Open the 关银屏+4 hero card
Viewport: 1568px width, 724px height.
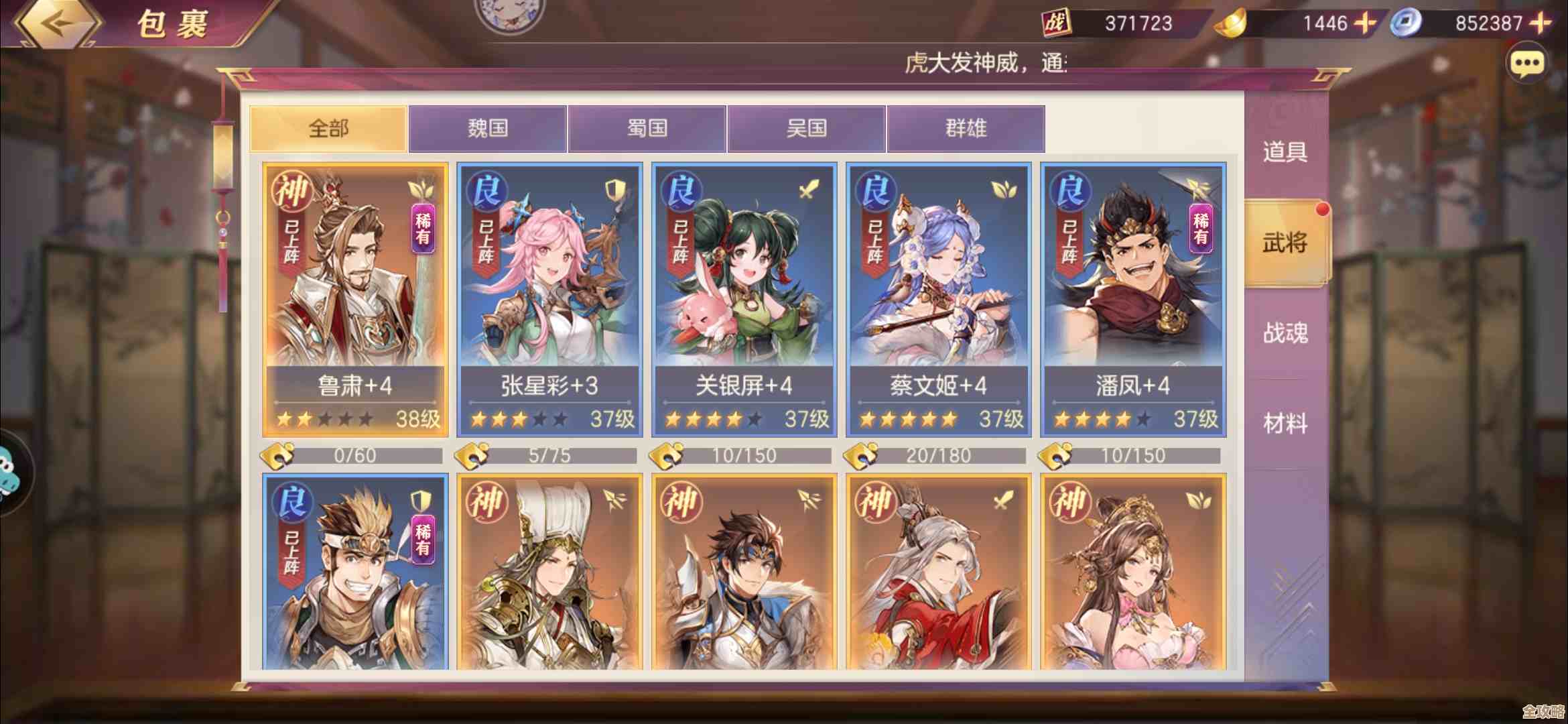coord(744,300)
